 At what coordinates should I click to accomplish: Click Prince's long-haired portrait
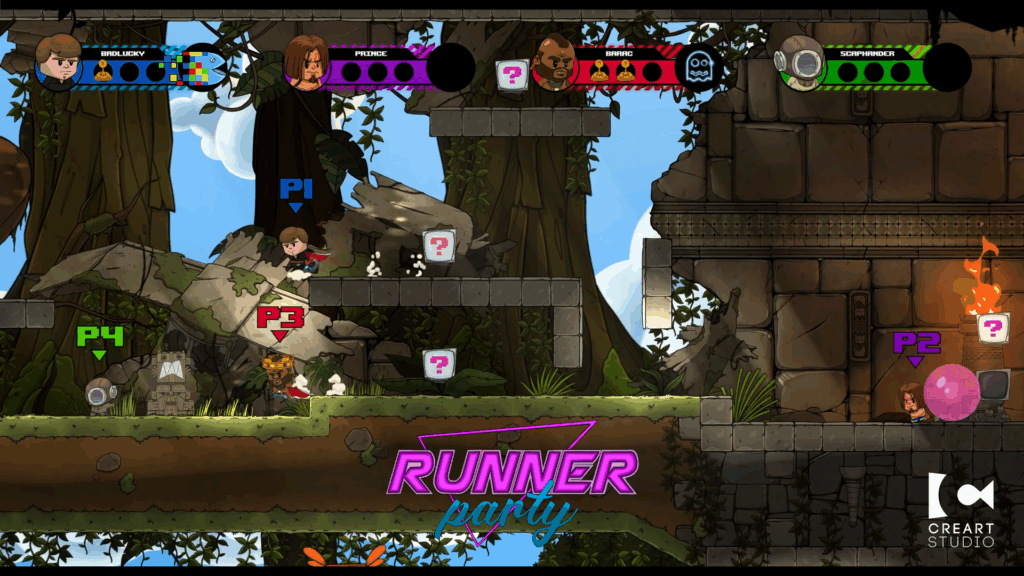[x=307, y=63]
